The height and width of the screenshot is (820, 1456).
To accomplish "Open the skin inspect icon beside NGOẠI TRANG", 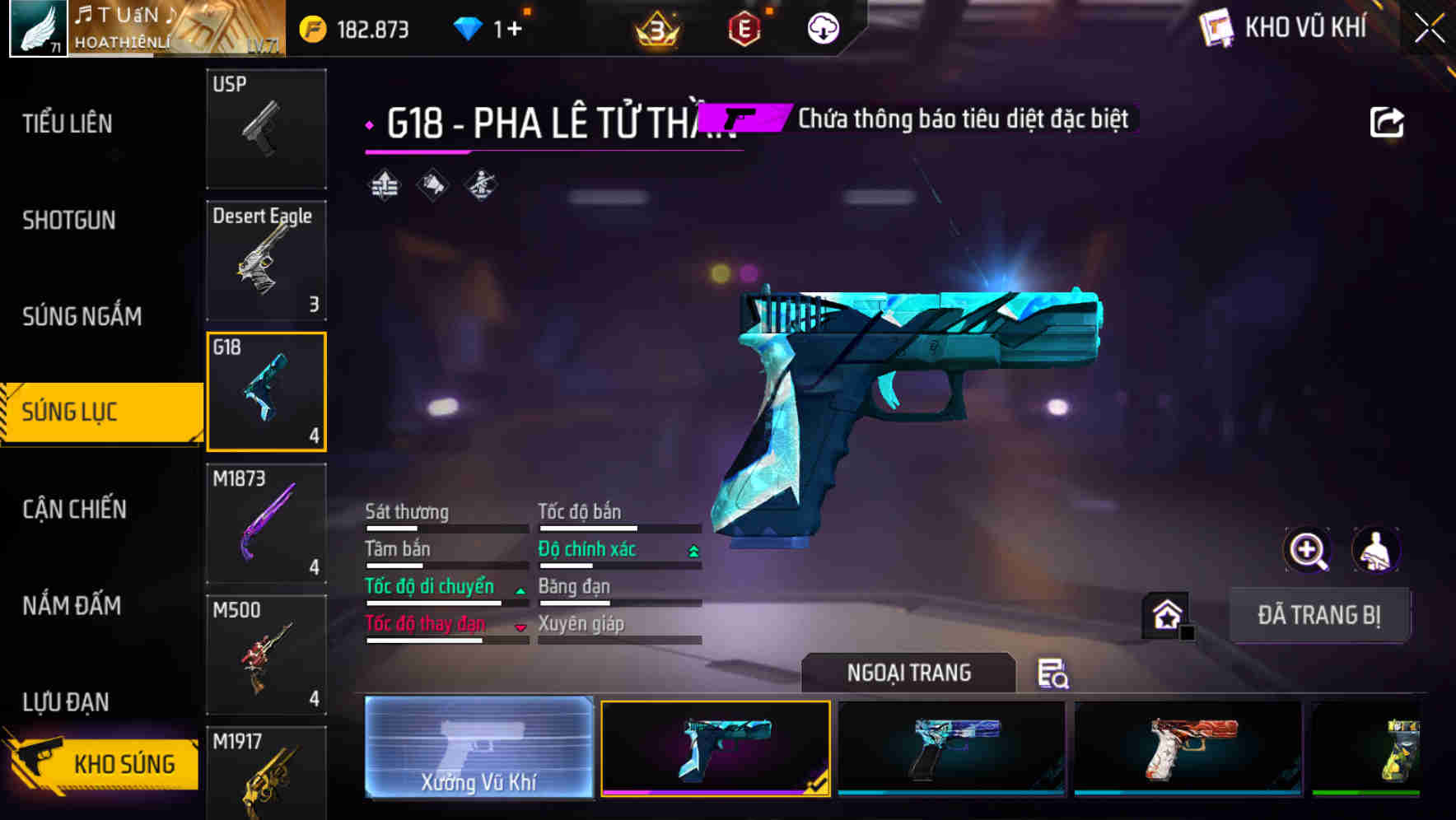I will pyautogui.click(x=1054, y=673).
